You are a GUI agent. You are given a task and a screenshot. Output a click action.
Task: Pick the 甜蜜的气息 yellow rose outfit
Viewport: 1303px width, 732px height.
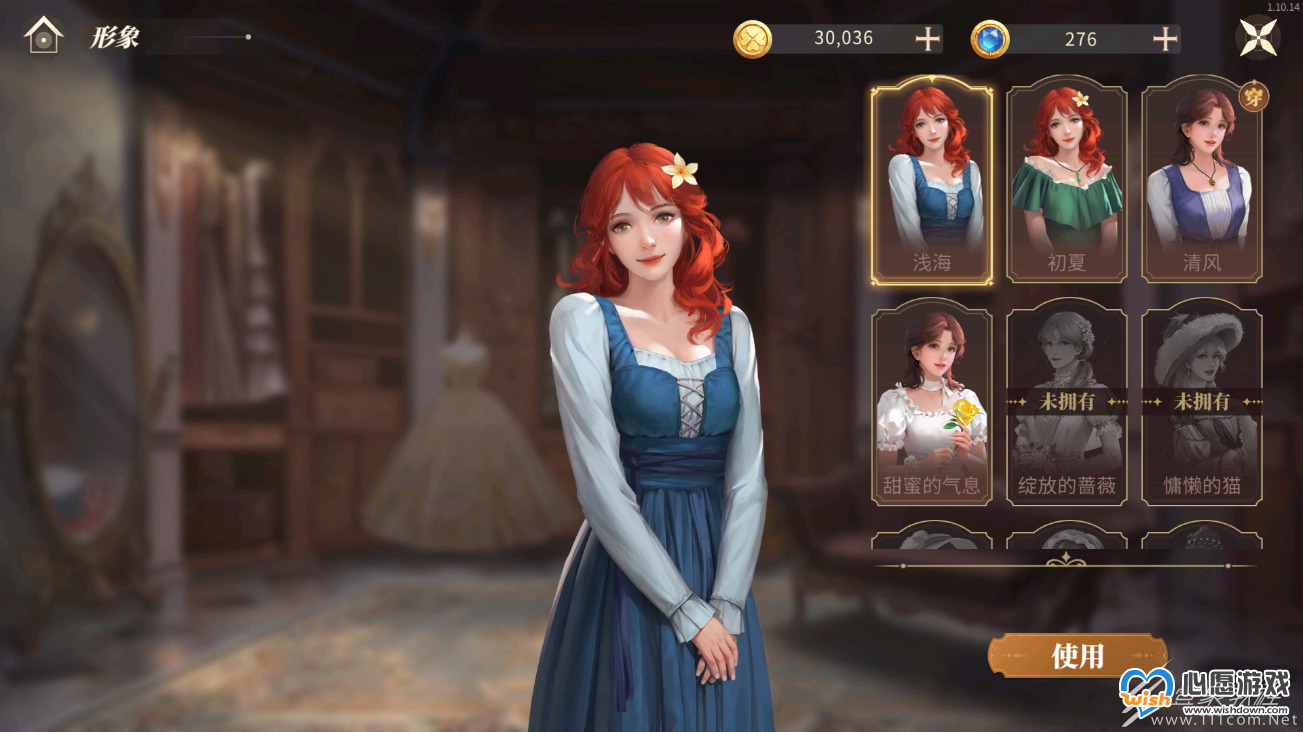tap(932, 403)
